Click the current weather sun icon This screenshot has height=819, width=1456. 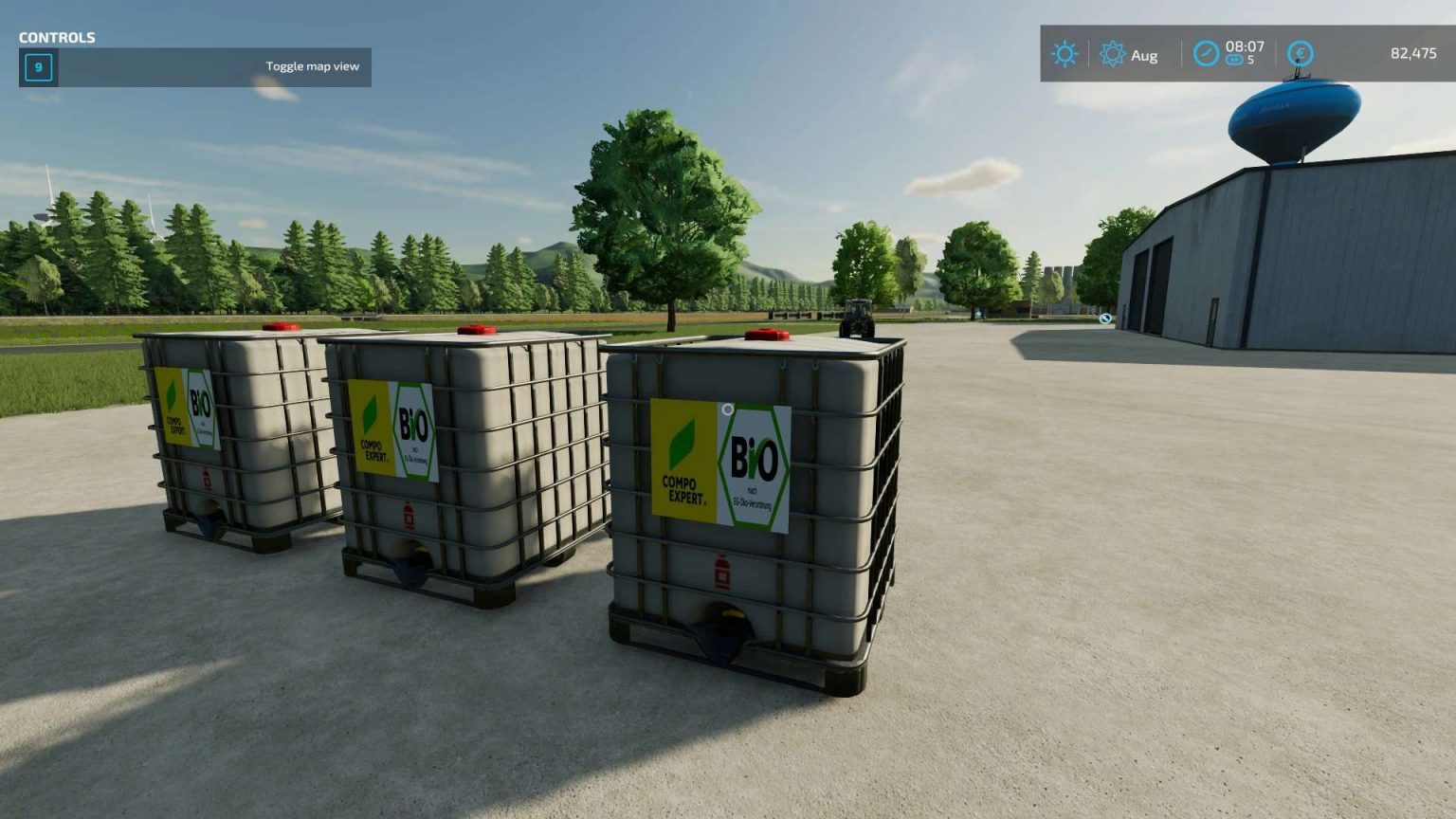coord(1065,54)
